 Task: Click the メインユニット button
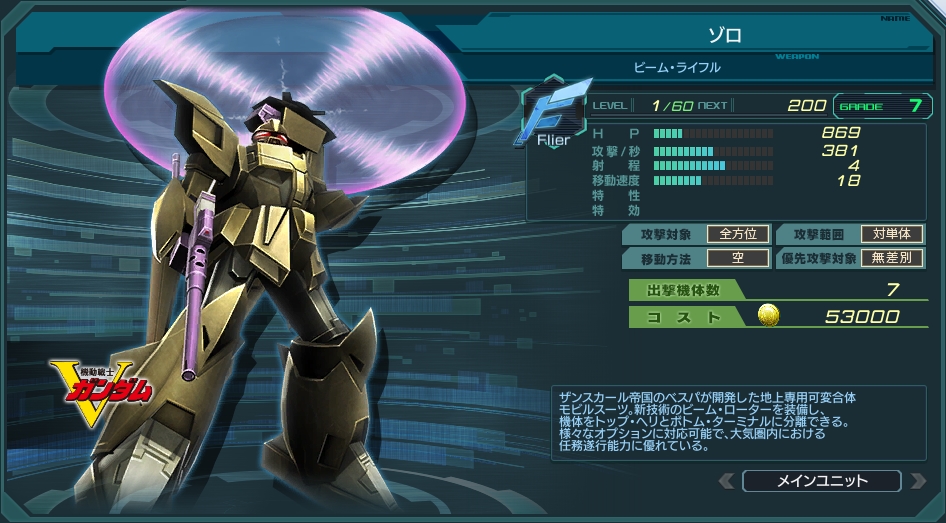pyautogui.click(x=822, y=481)
